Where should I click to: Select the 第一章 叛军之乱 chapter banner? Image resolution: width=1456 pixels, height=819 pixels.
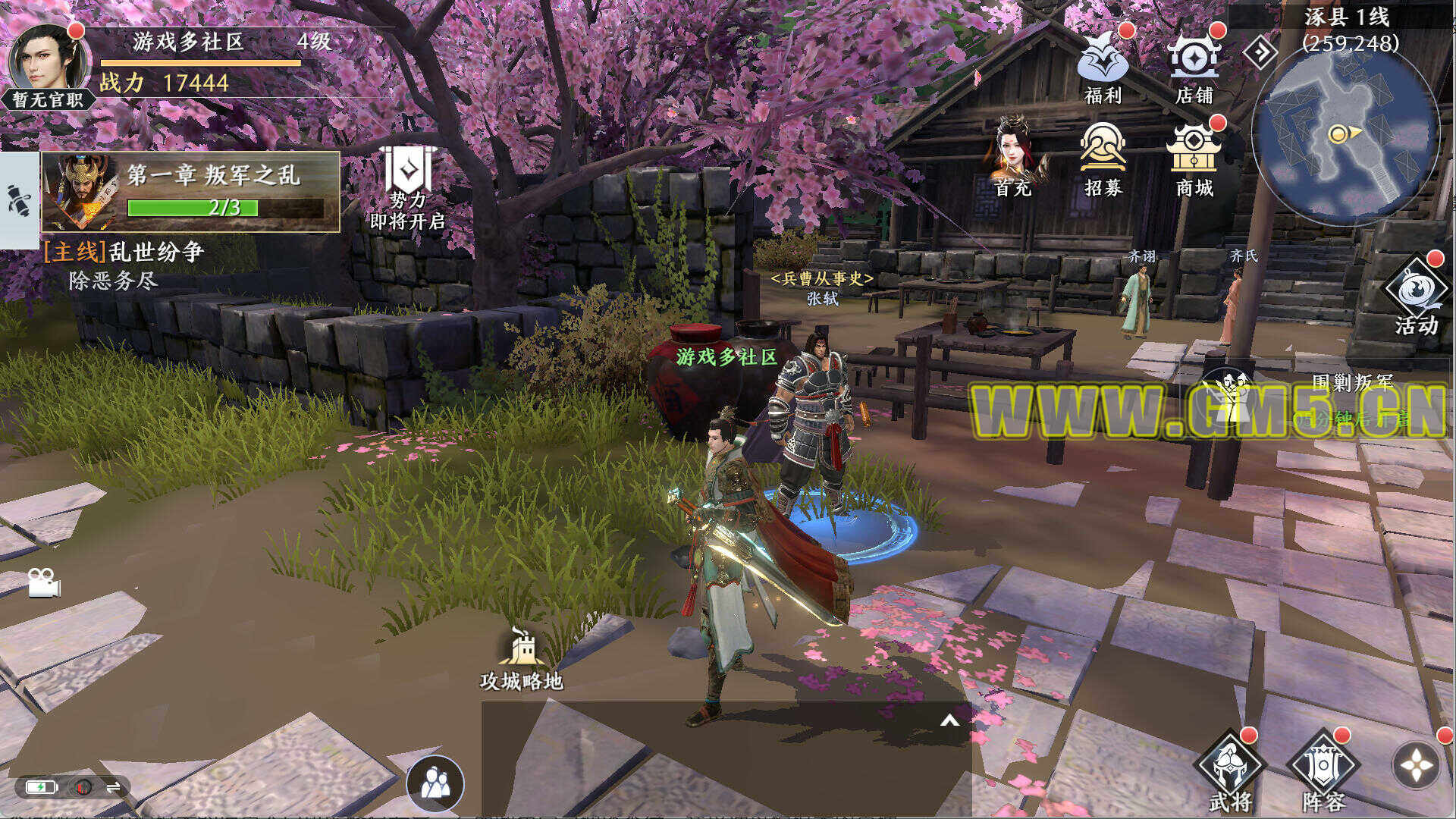191,191
